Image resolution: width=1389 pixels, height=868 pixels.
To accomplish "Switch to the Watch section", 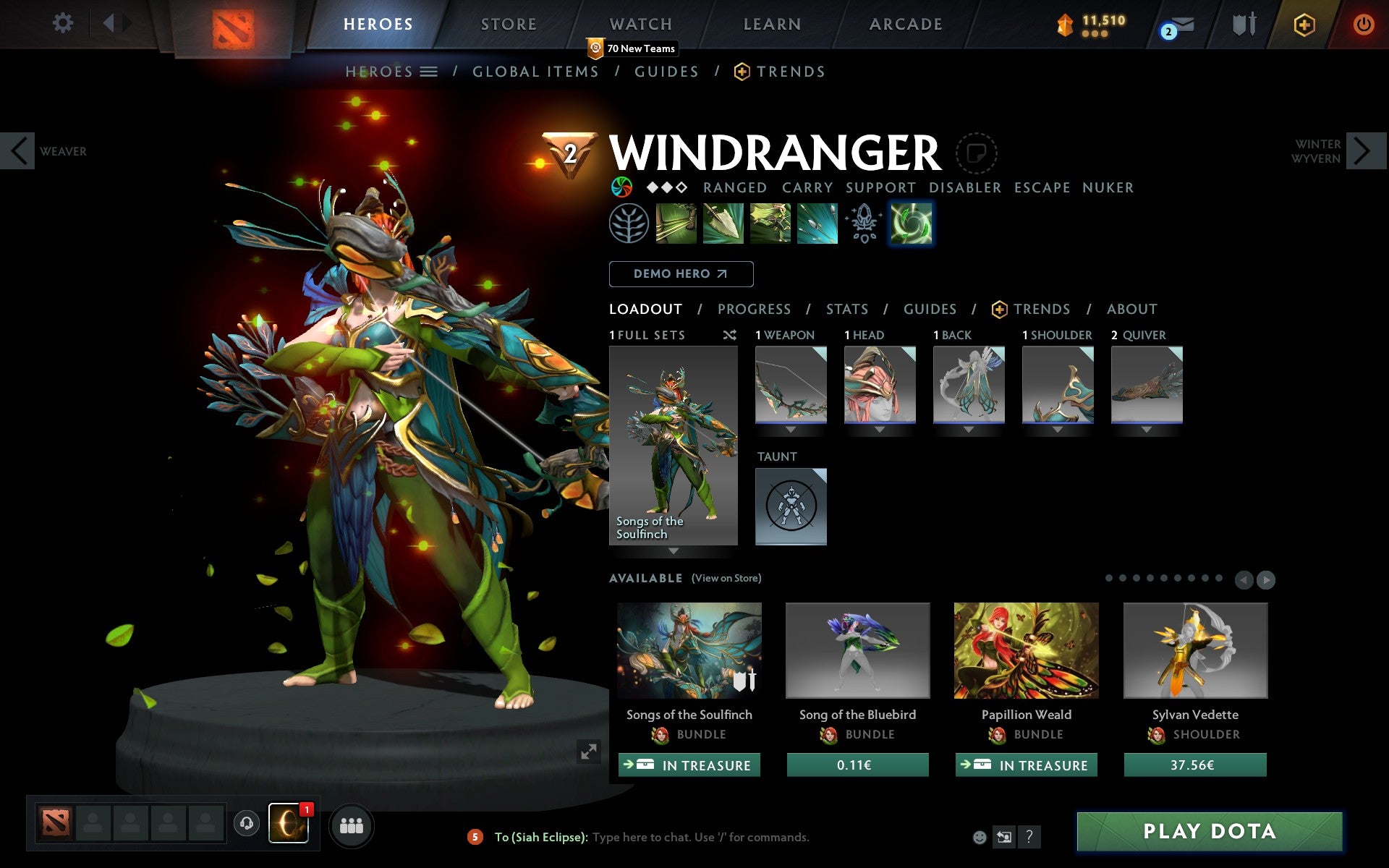I will [x=641, y=25].
